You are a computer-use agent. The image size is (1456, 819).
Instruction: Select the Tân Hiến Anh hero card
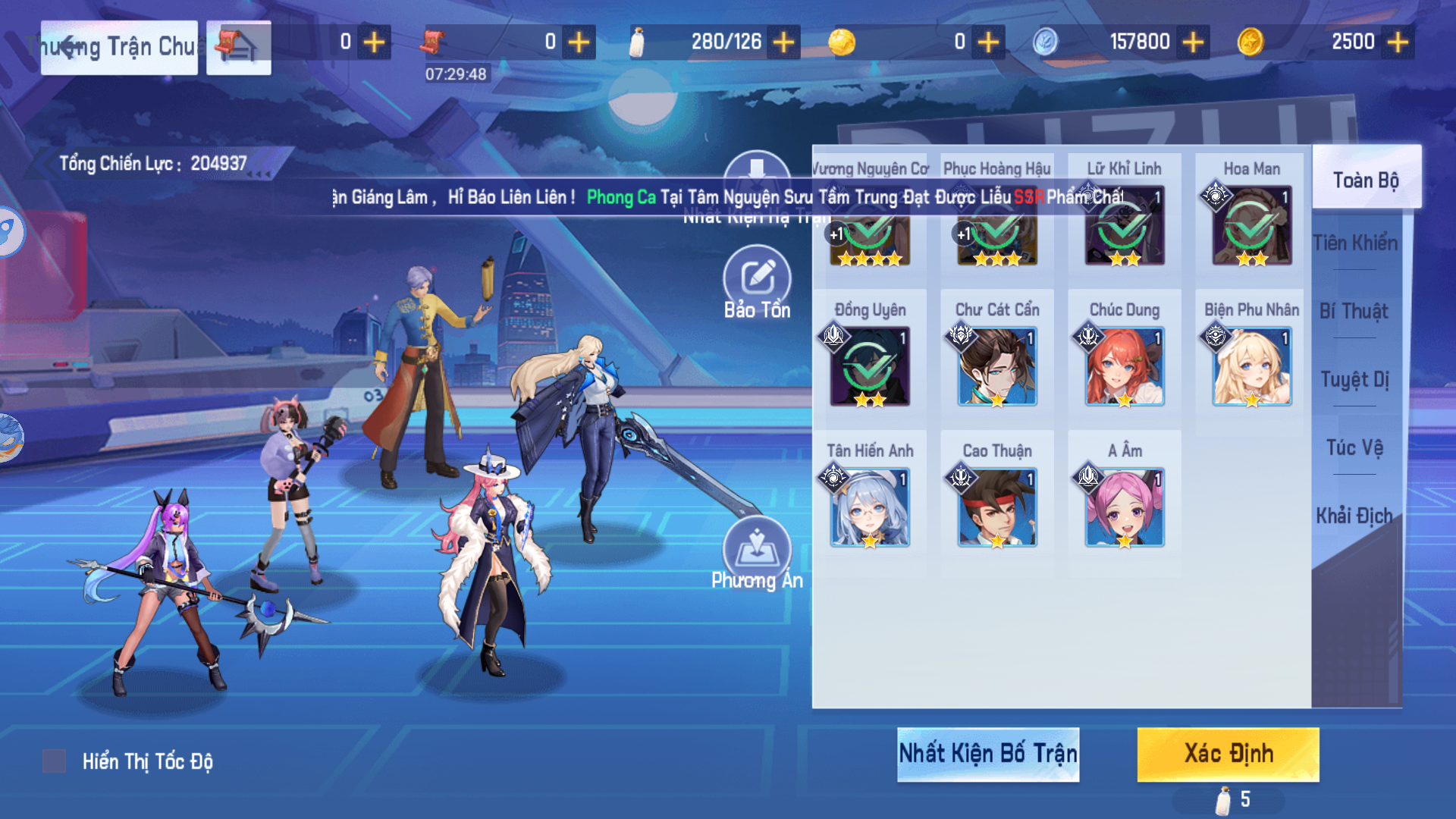tap(870, 507)
